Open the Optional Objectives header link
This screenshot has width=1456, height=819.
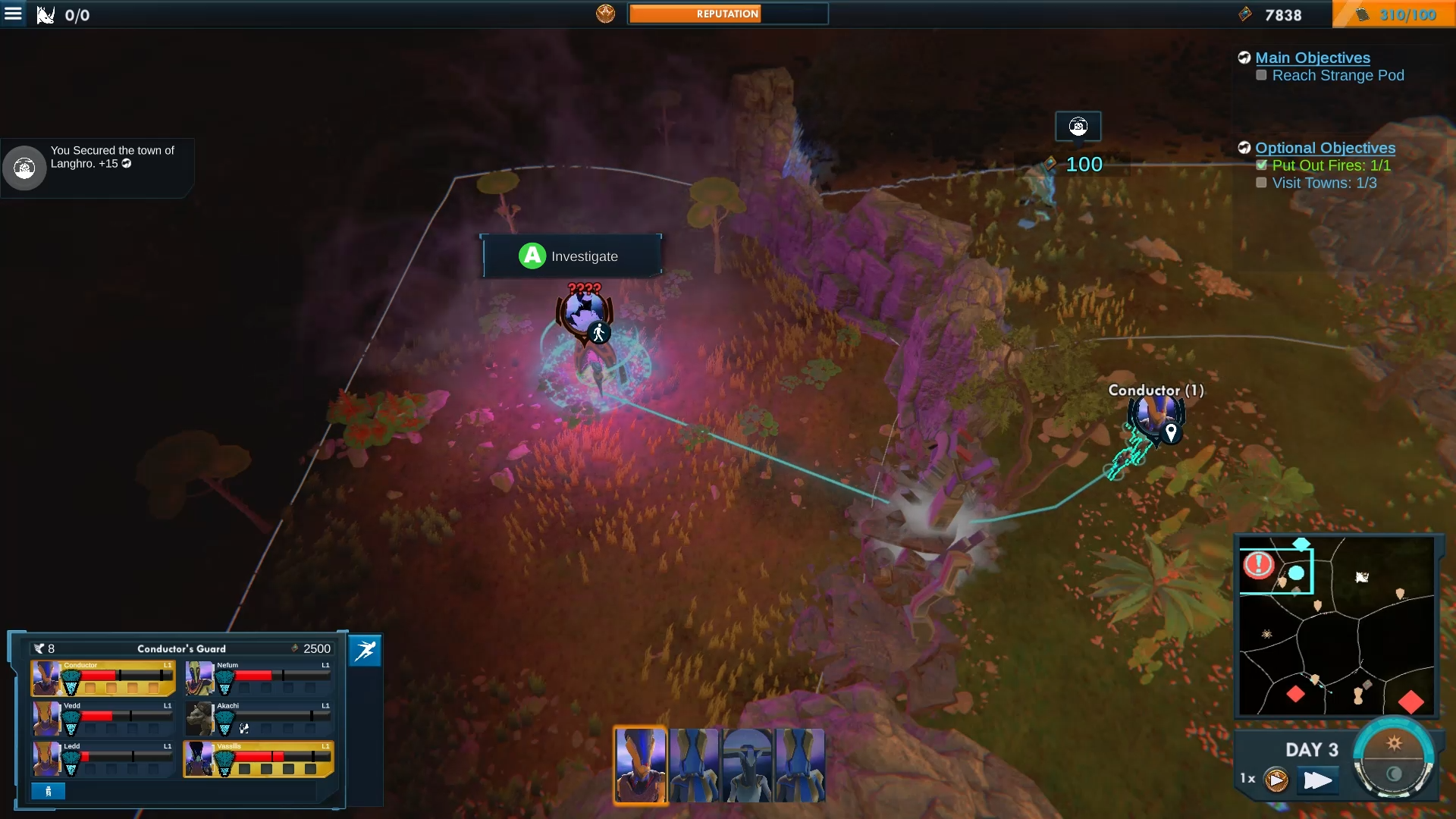[1325, 148]
